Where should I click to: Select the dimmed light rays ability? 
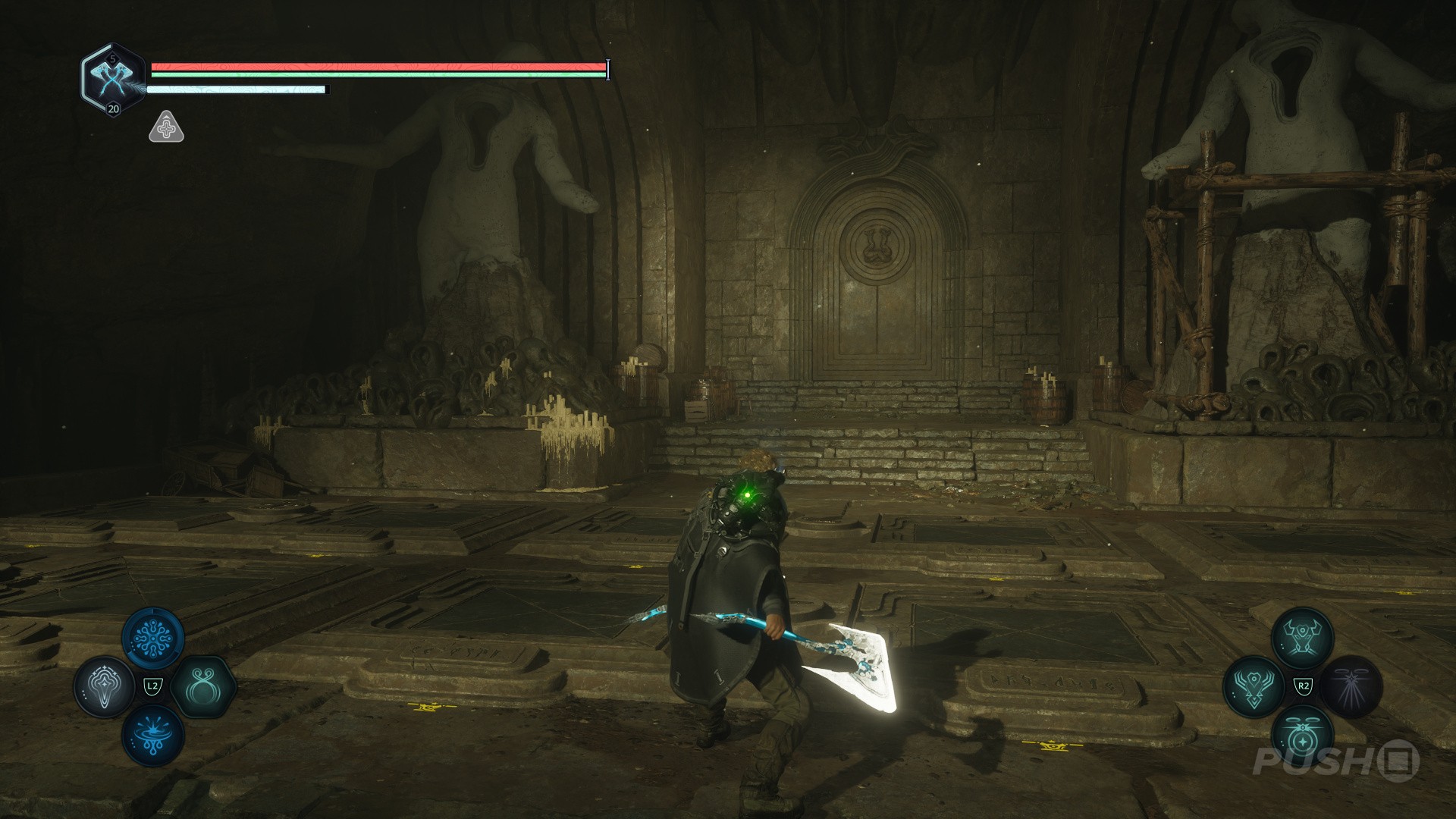(x=1352, y=687)
